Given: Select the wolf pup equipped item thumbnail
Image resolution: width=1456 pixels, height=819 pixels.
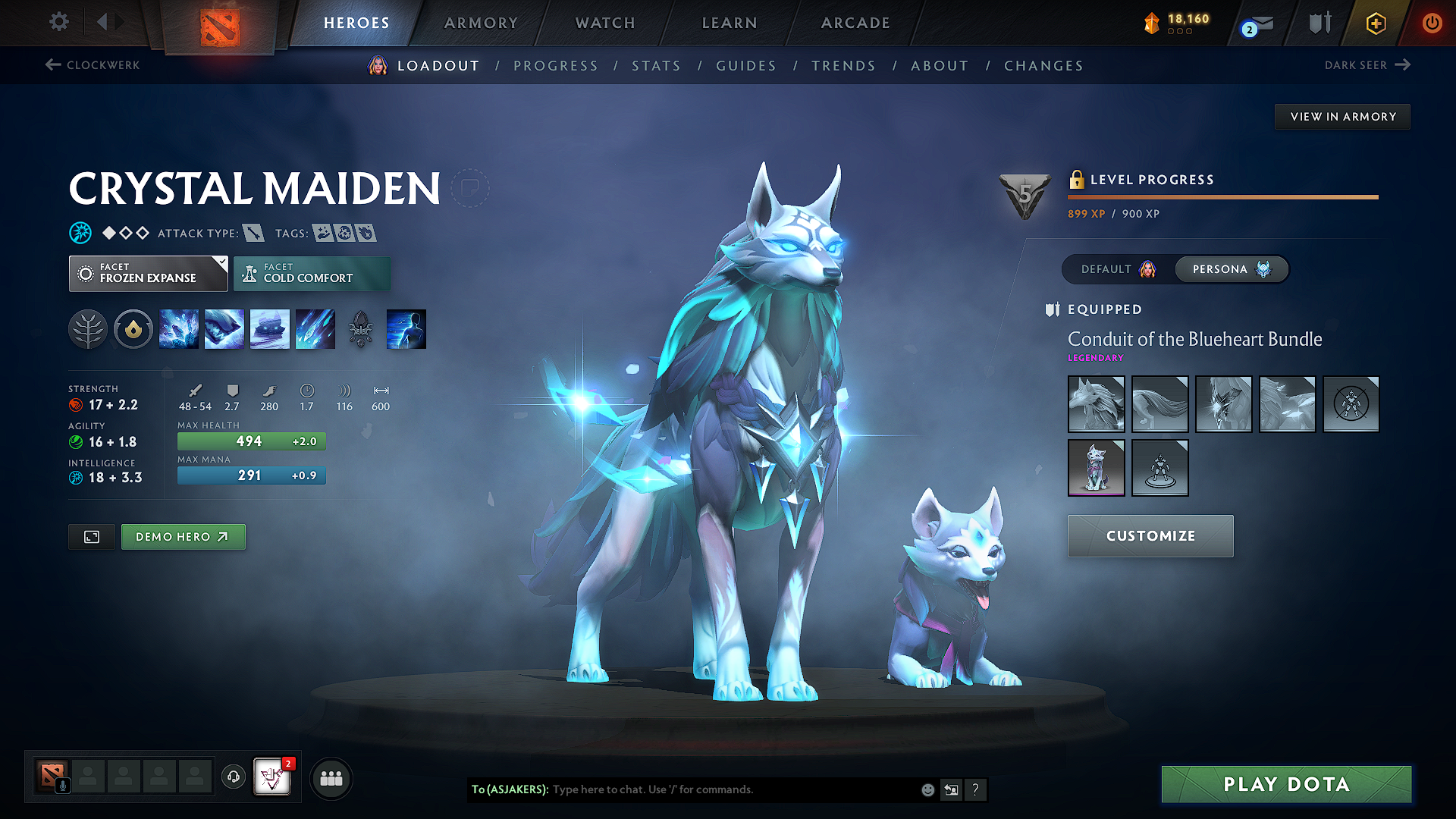Looking at the screenshot, I should click(x=1096, y=468).
